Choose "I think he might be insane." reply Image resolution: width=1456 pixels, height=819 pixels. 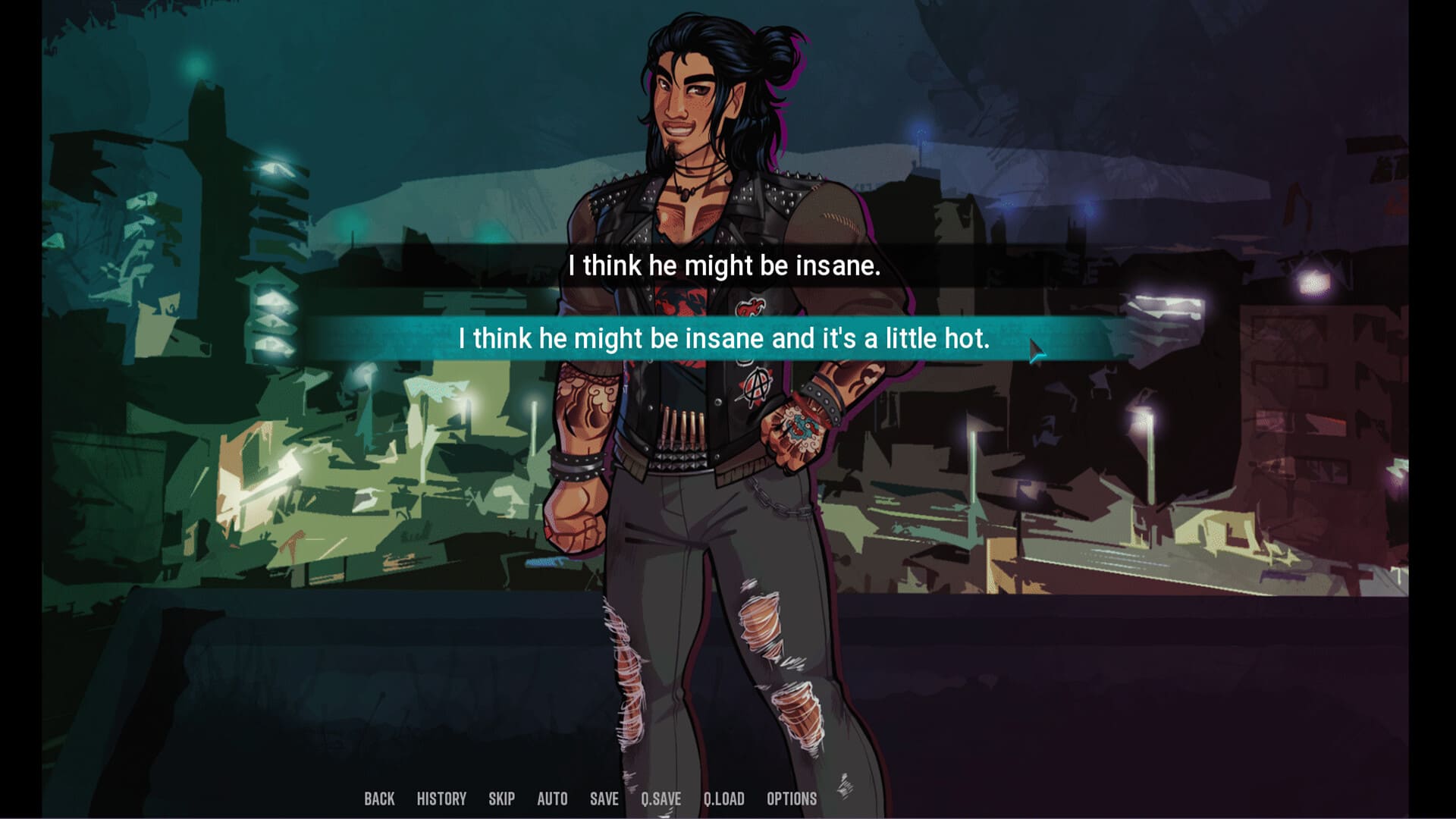pos(724,266)
